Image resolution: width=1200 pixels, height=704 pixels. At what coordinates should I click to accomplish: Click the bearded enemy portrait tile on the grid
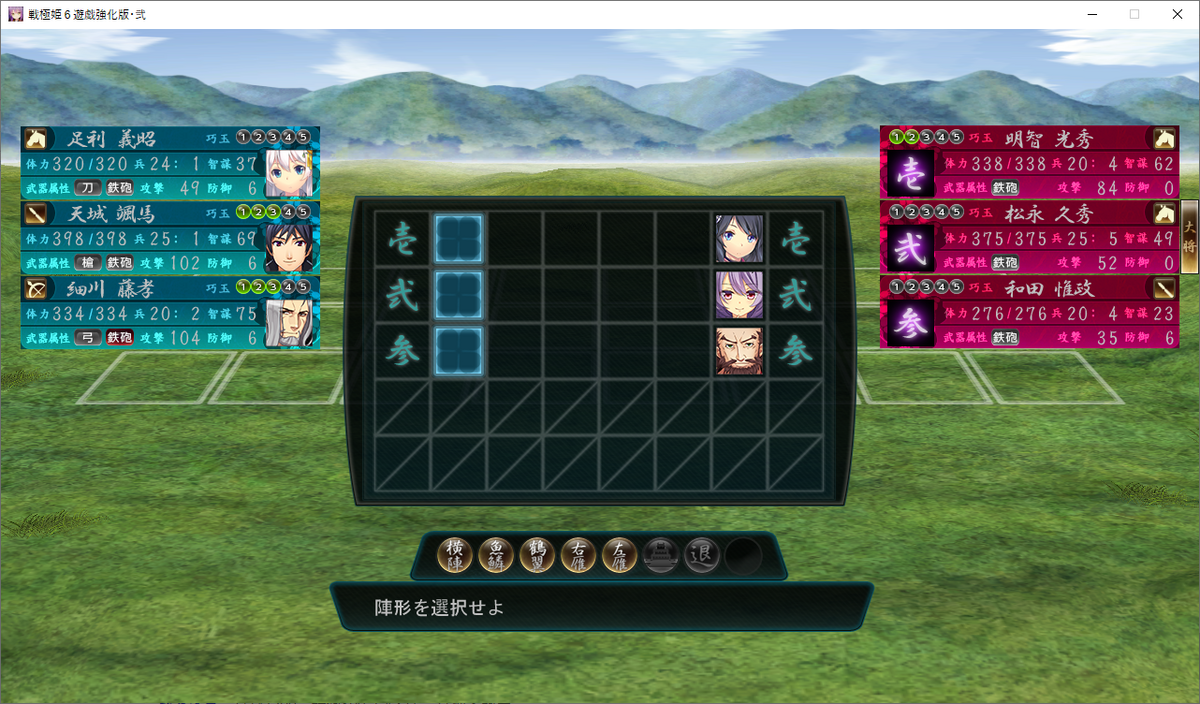click(x=740, y=351)
